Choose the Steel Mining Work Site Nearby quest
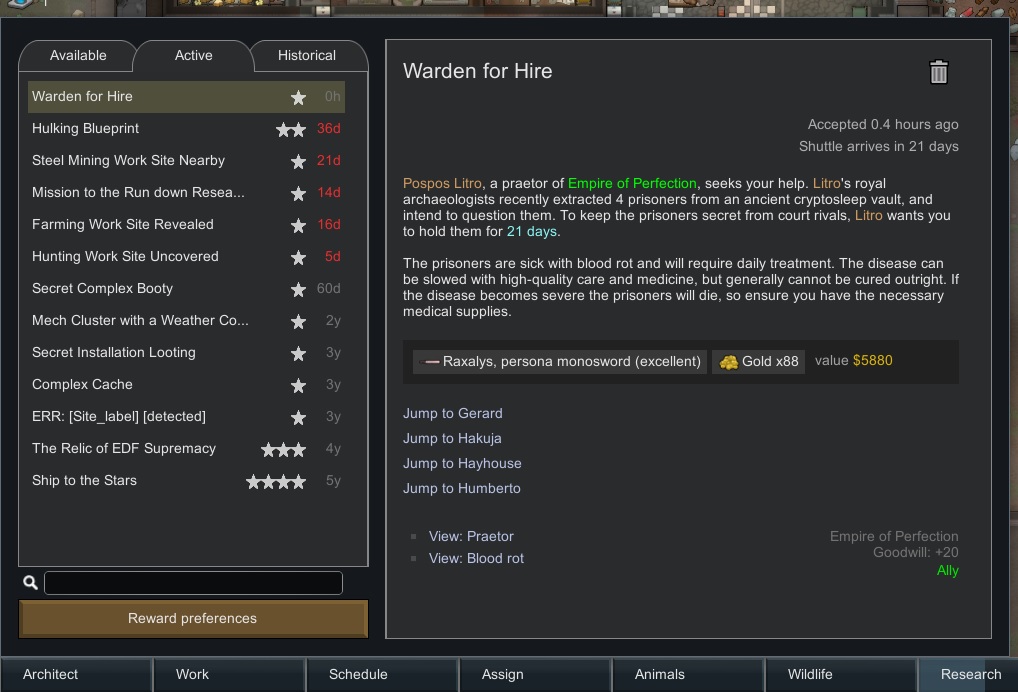 pyautogui.click(x=128, y=161)
